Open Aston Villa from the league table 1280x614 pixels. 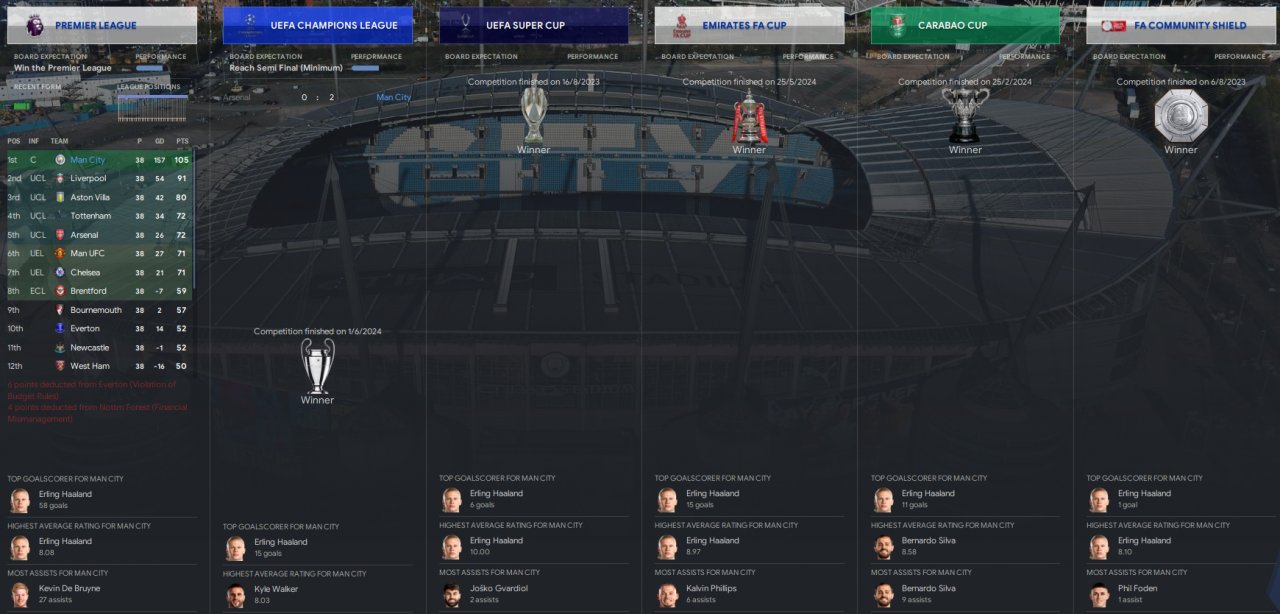pyautogui.click(x=90, y=197)
